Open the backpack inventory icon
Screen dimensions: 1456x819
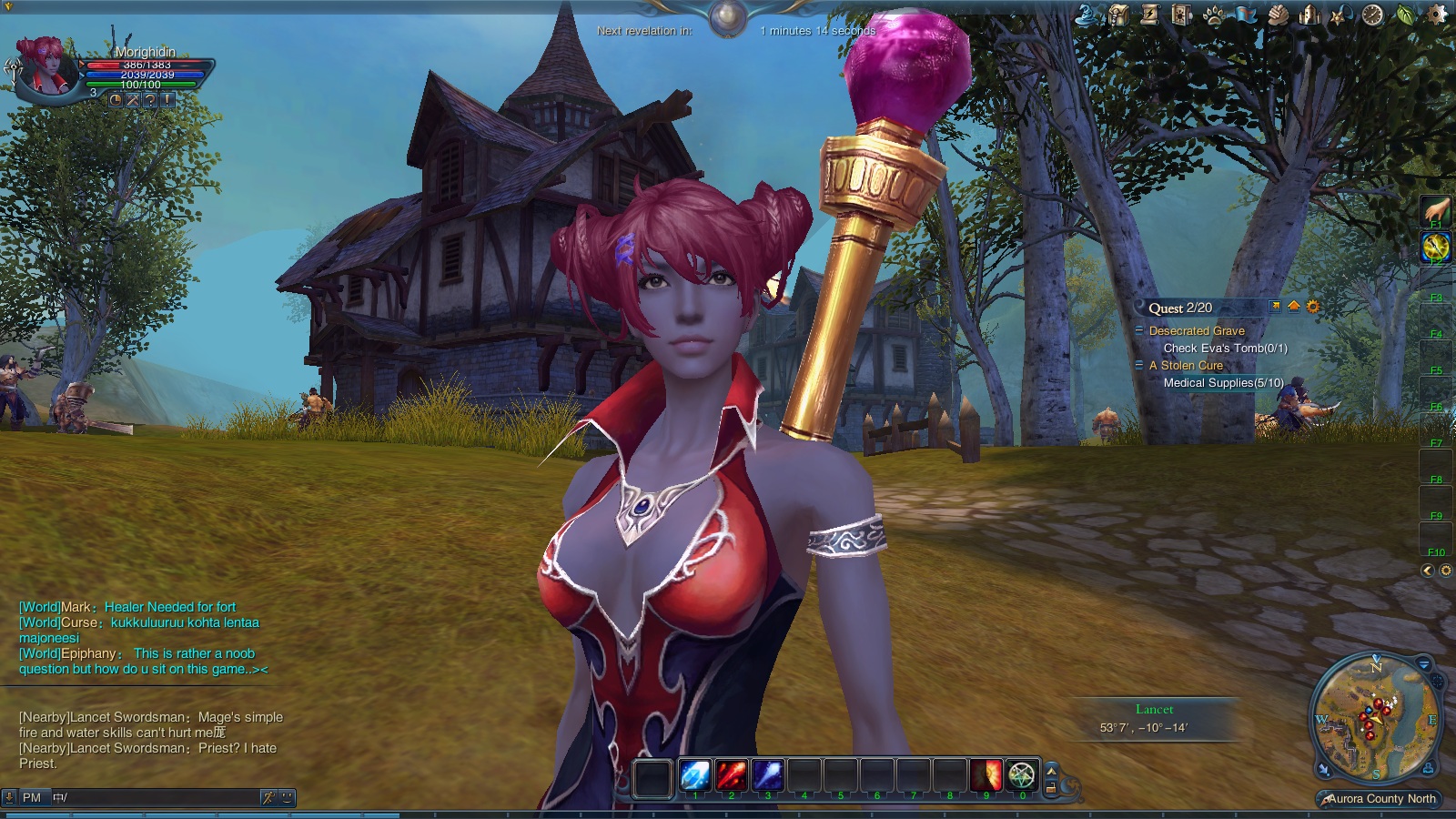1118,15
